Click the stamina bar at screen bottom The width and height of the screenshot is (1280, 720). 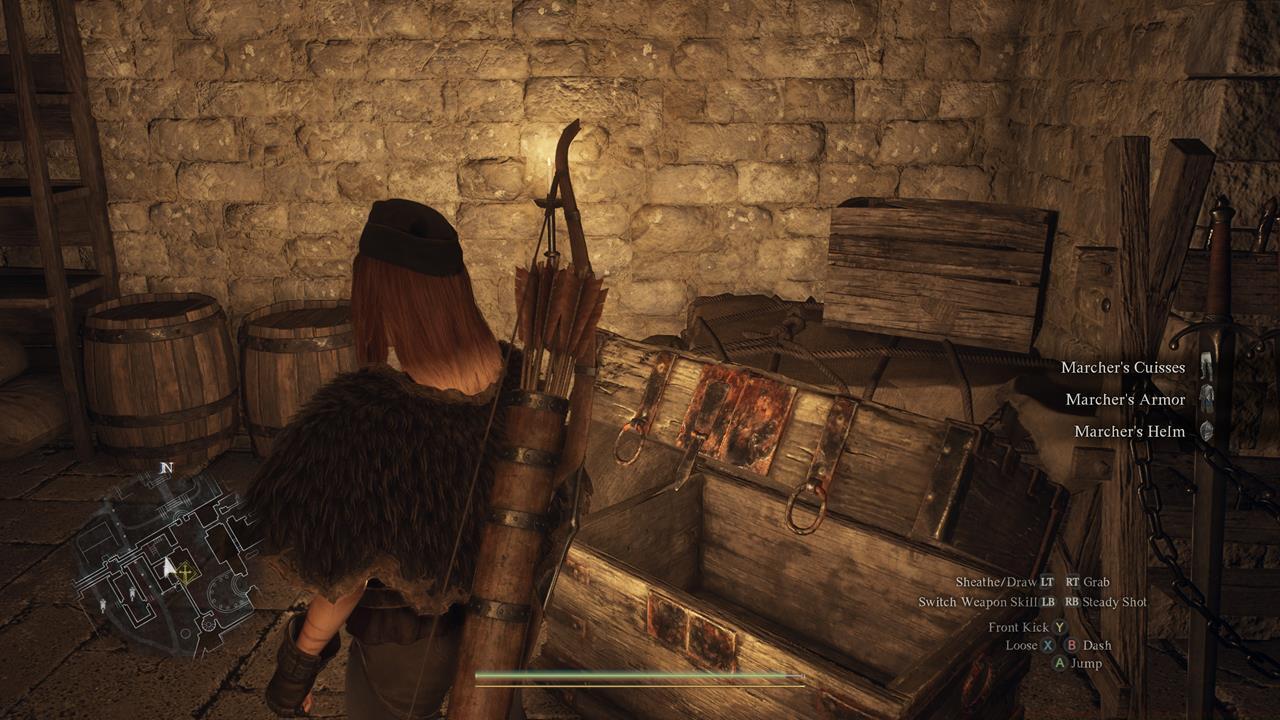[640, 676]
